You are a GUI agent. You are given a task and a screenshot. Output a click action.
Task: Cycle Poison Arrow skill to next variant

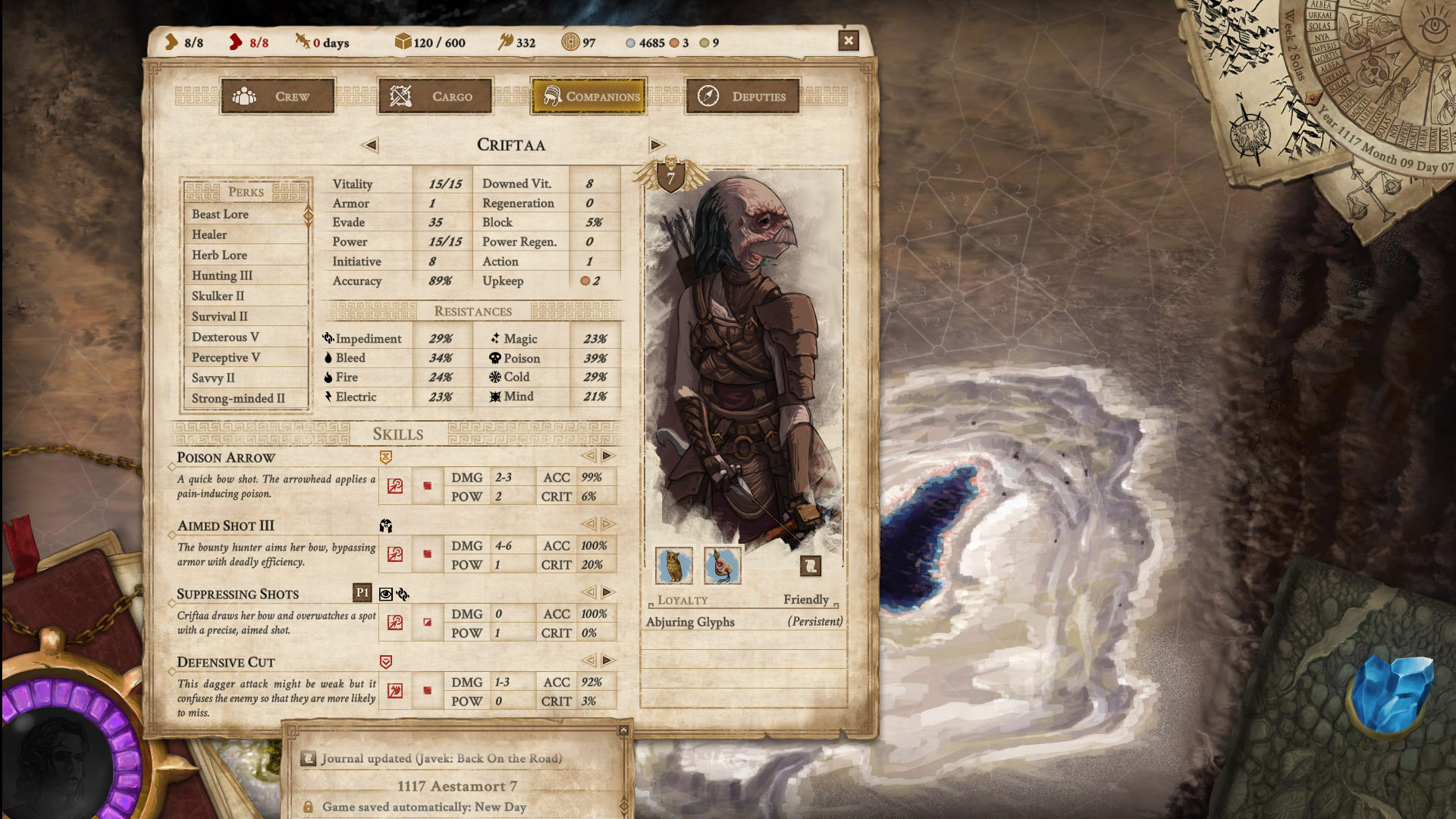click(607, 456)
